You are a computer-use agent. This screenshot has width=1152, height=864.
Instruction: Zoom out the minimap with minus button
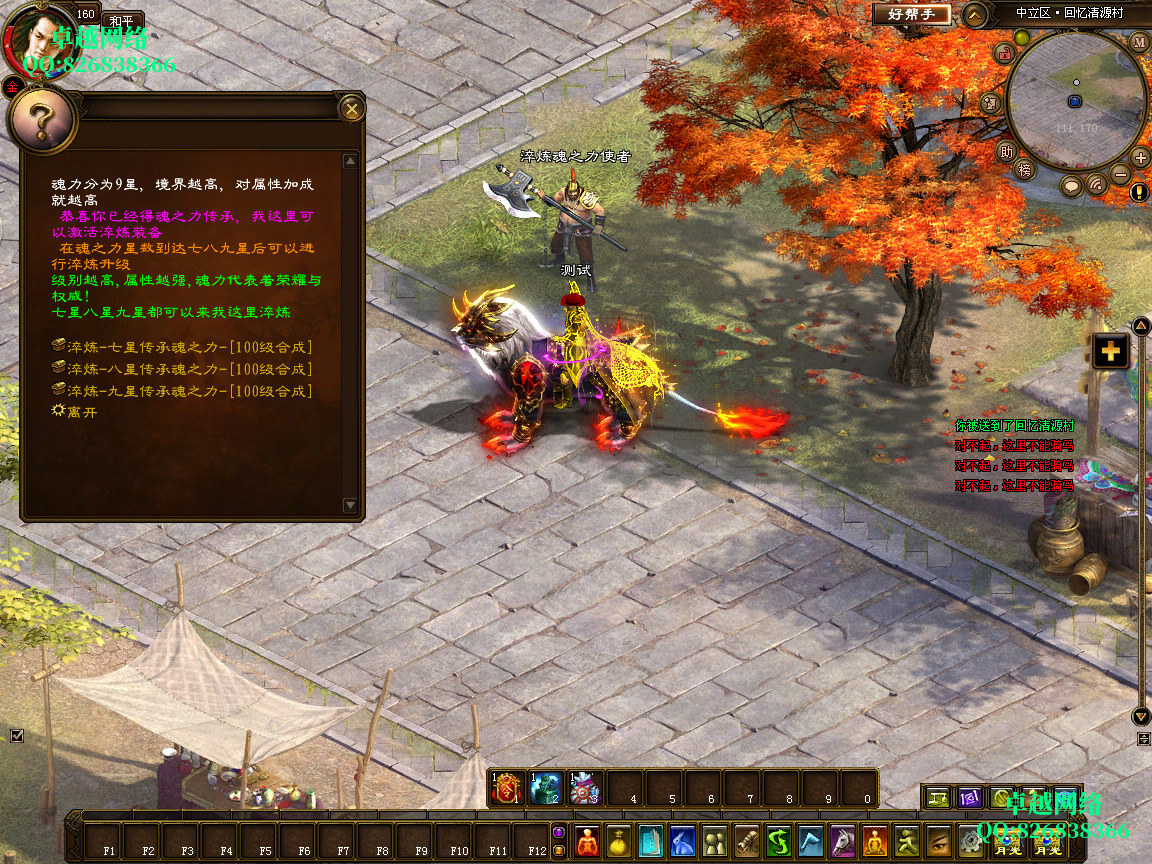tap(1121, 175)
